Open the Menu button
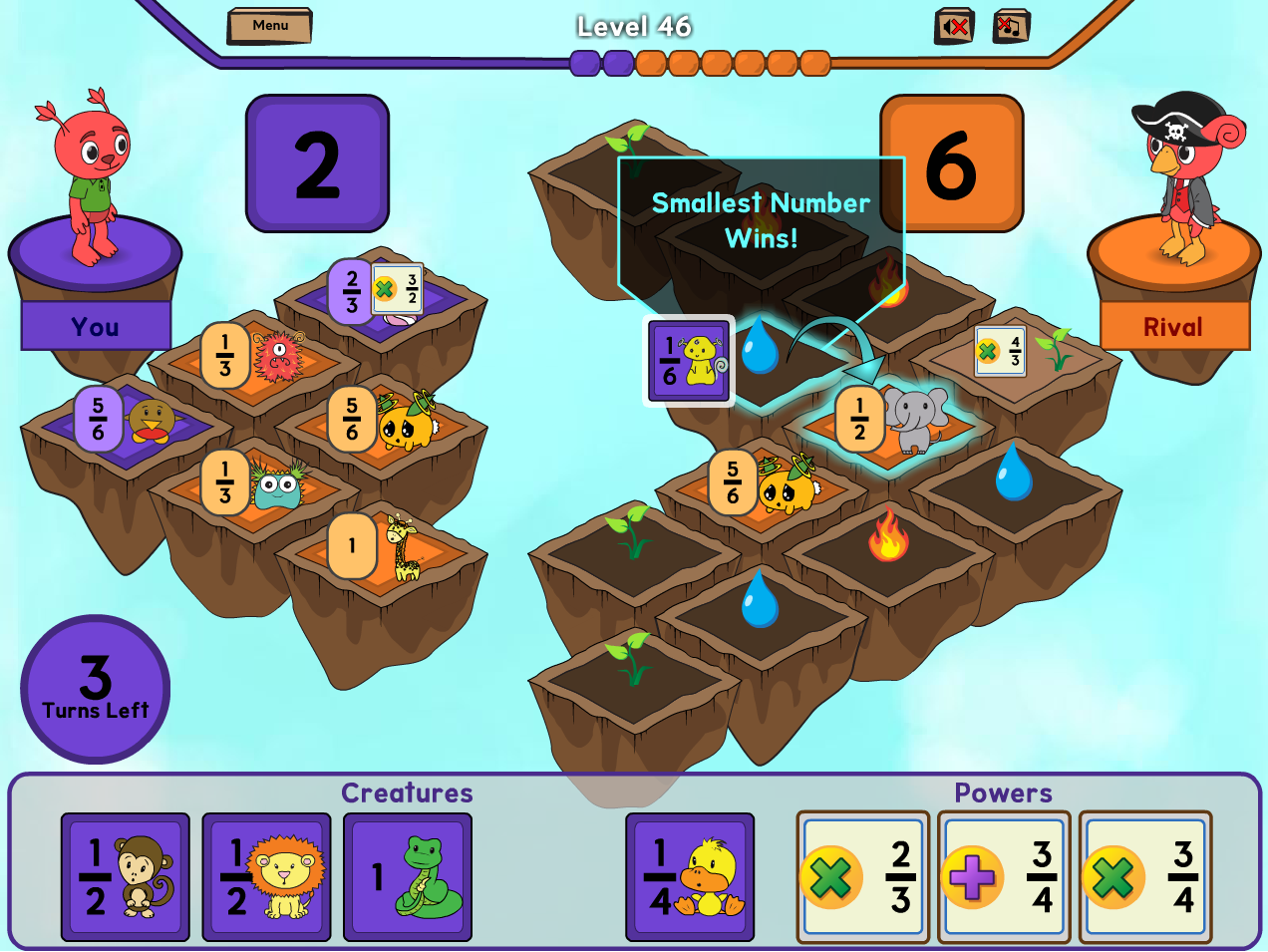The height and width of the screenshot is (952, 1268). tap(269, 26)
